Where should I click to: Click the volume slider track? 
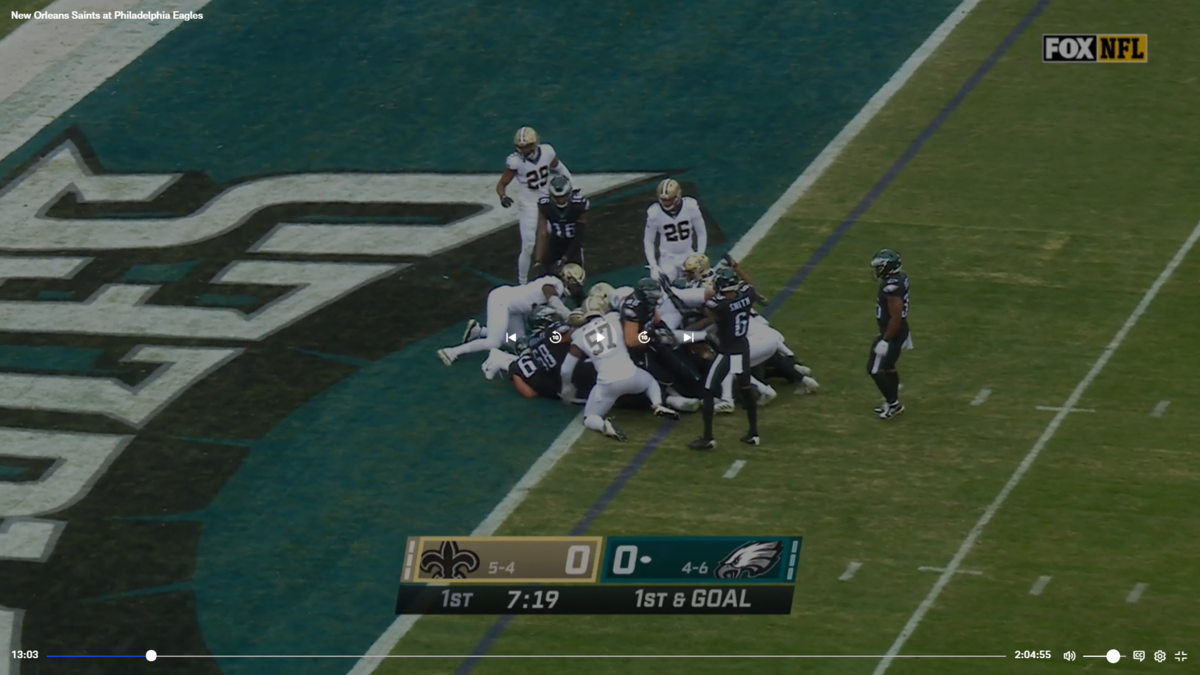(1104, 656)
